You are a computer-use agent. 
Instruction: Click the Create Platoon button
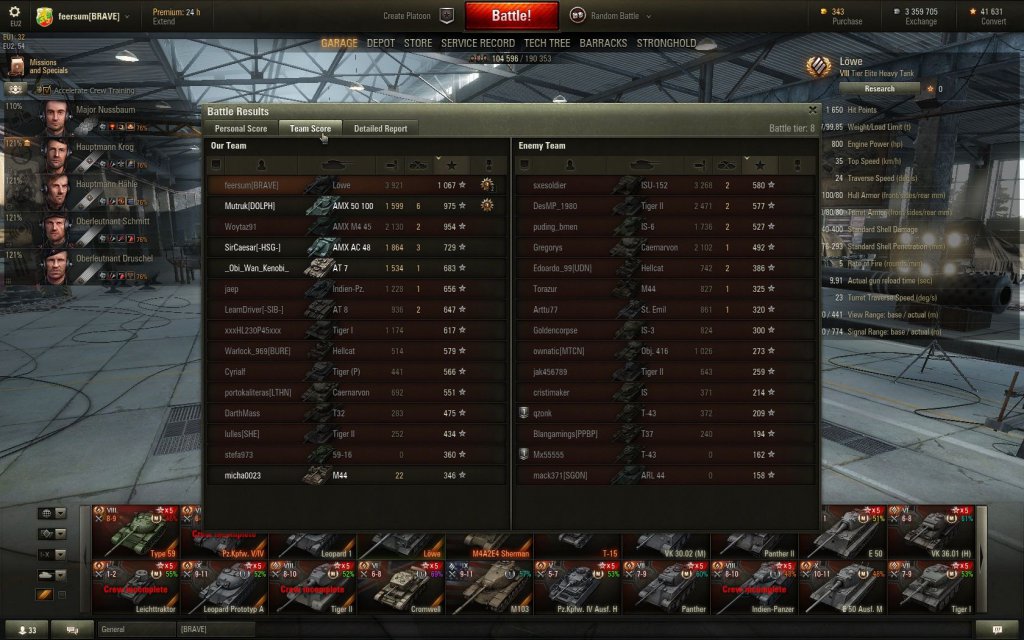click(418, 16)
